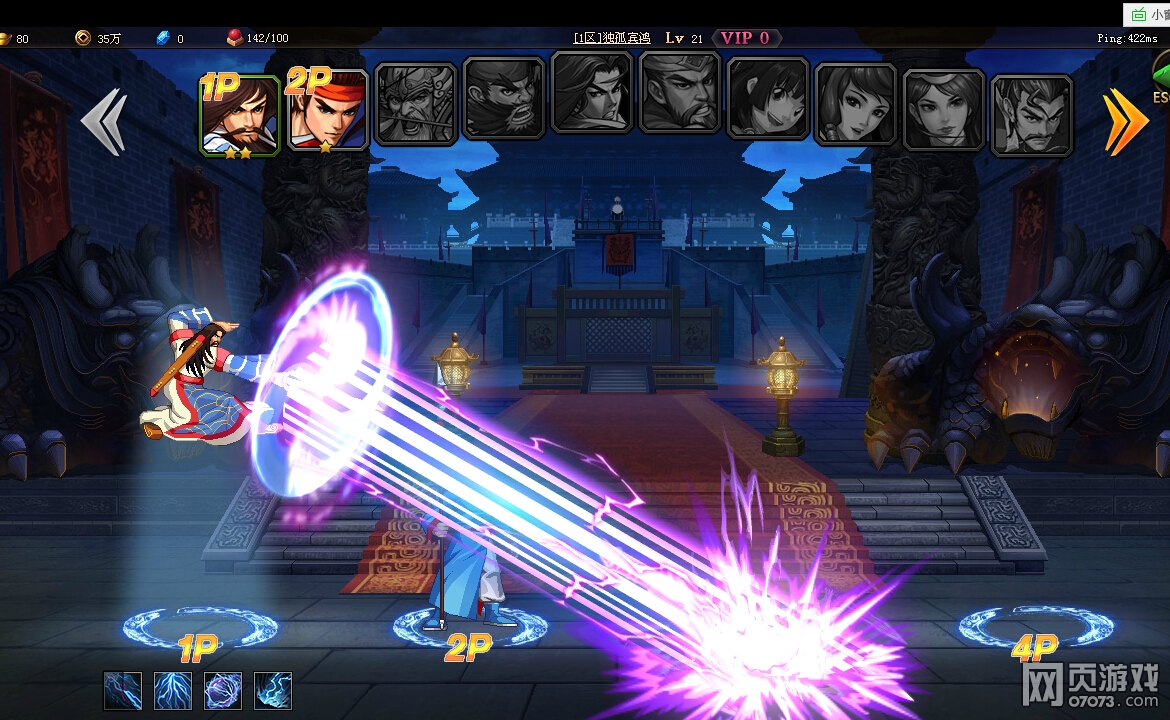Click the silver left arrow for previous heroes

point(103,122)
